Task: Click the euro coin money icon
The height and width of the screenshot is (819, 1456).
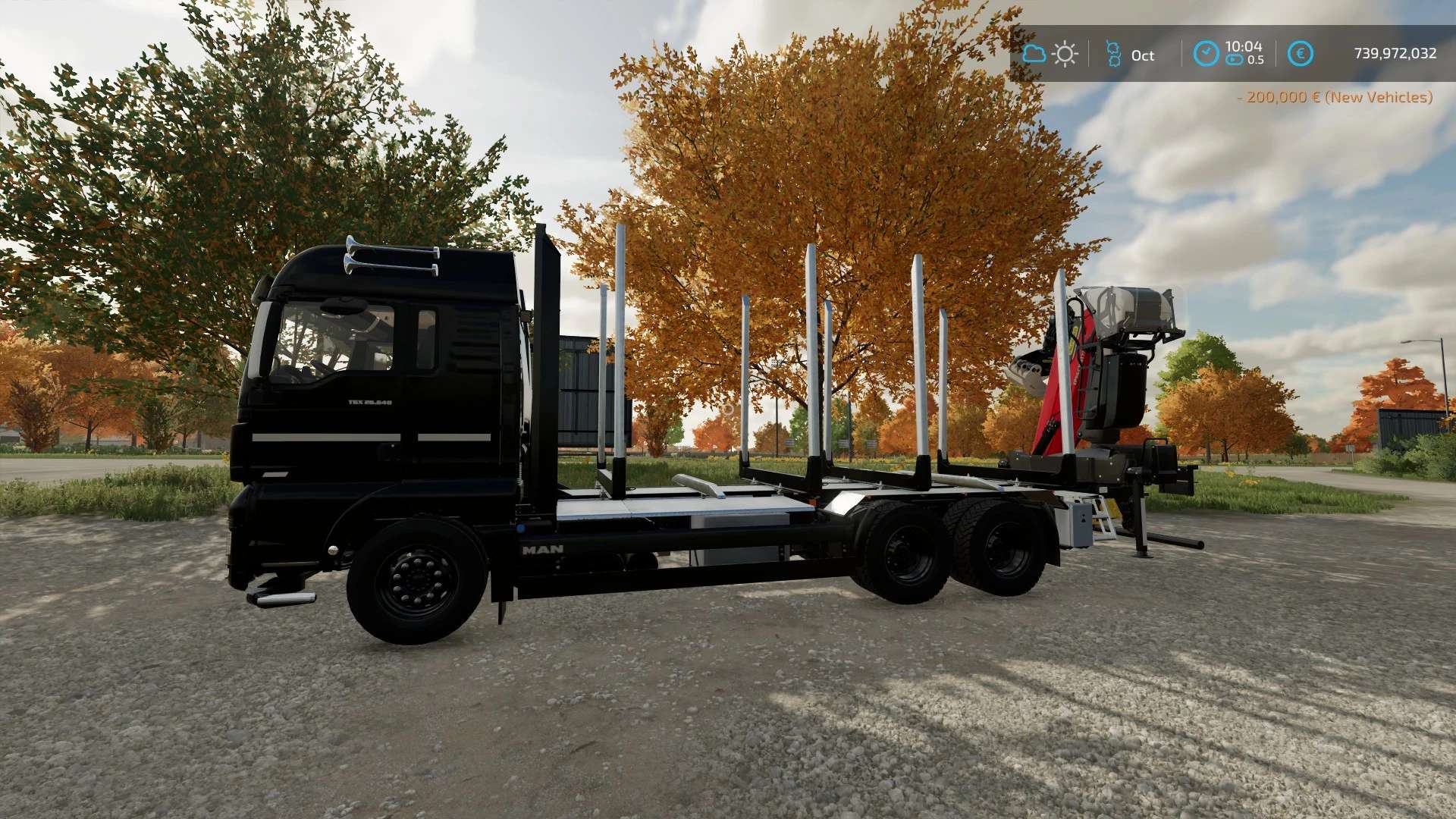Action: (x=1300, y=54)
